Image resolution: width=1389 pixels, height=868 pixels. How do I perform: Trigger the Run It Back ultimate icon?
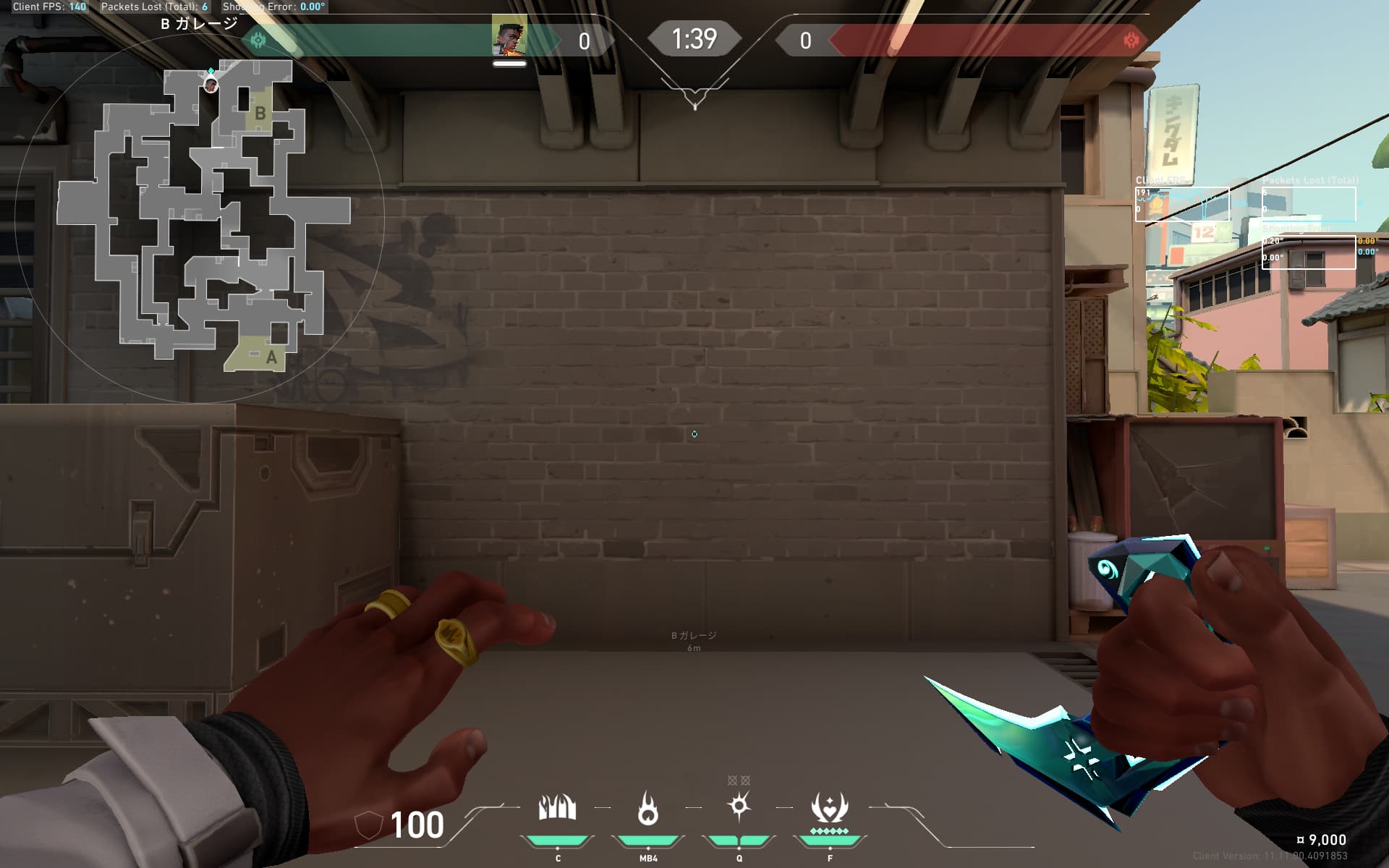(x=829, y=808)
